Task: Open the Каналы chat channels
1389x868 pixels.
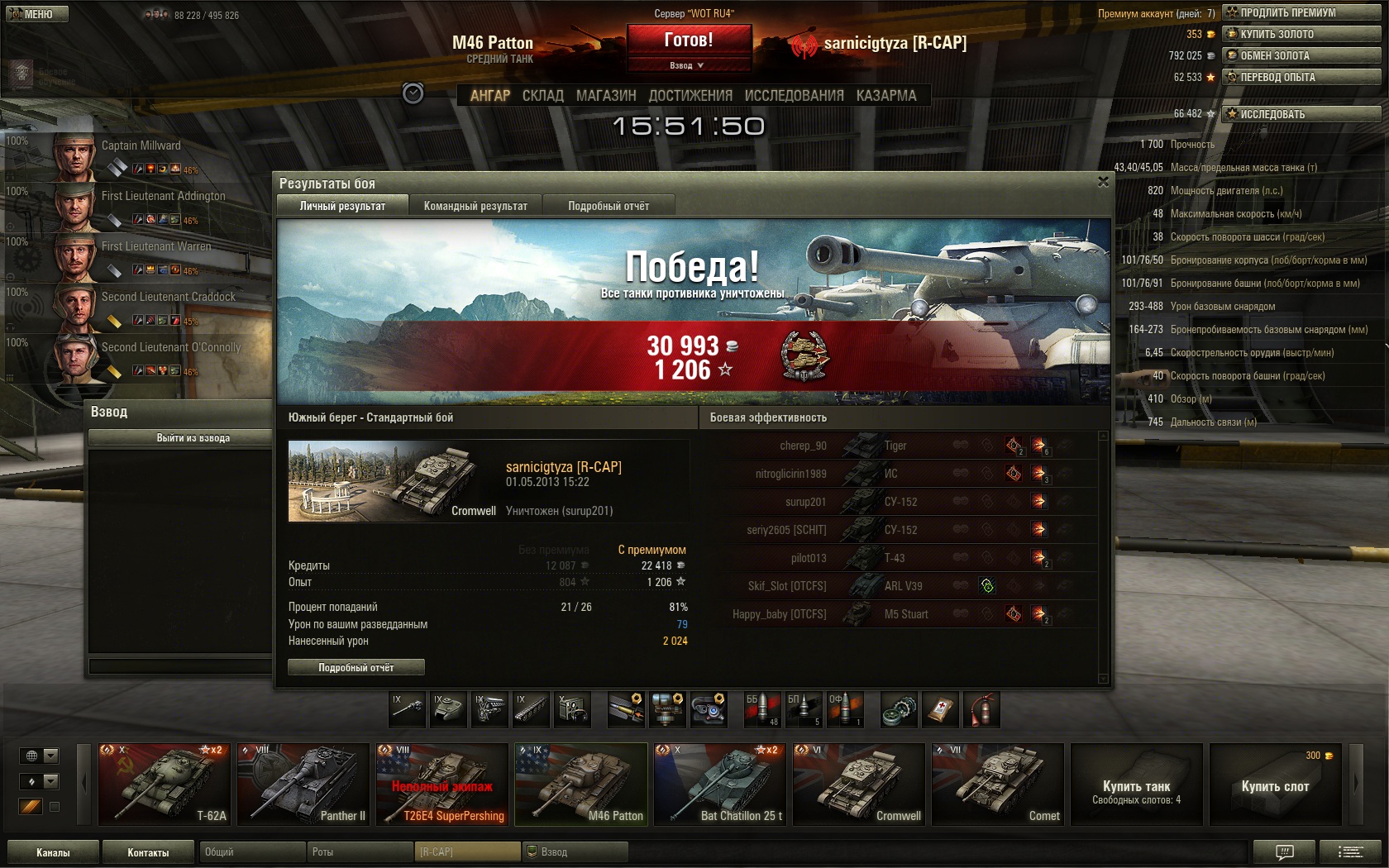Action: coord(53,852)
